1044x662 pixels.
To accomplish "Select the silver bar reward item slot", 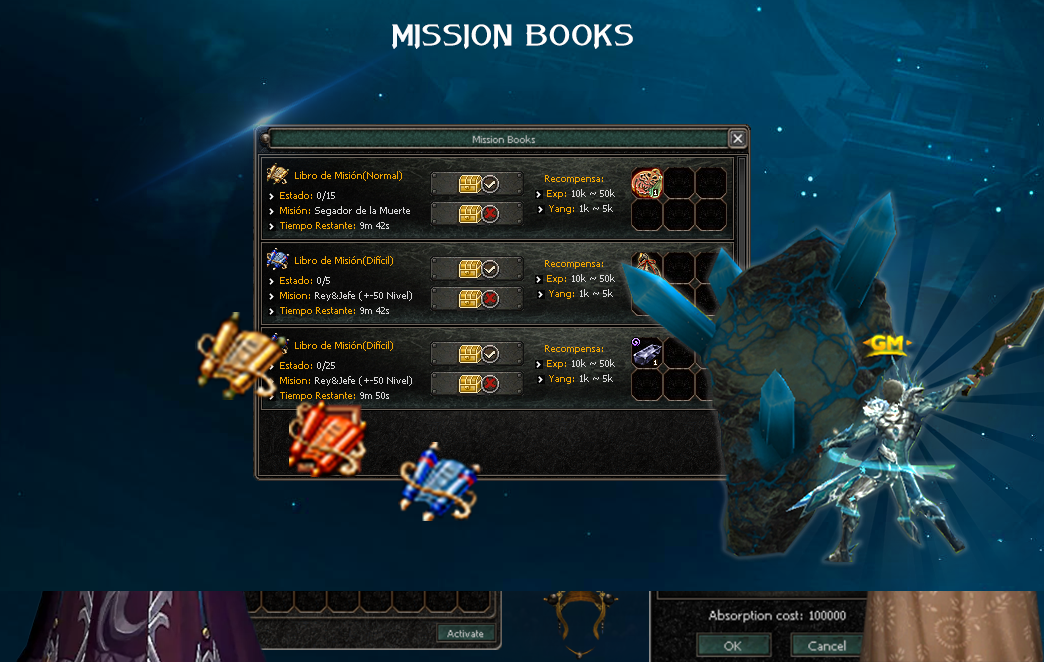I will click(647, 353).
